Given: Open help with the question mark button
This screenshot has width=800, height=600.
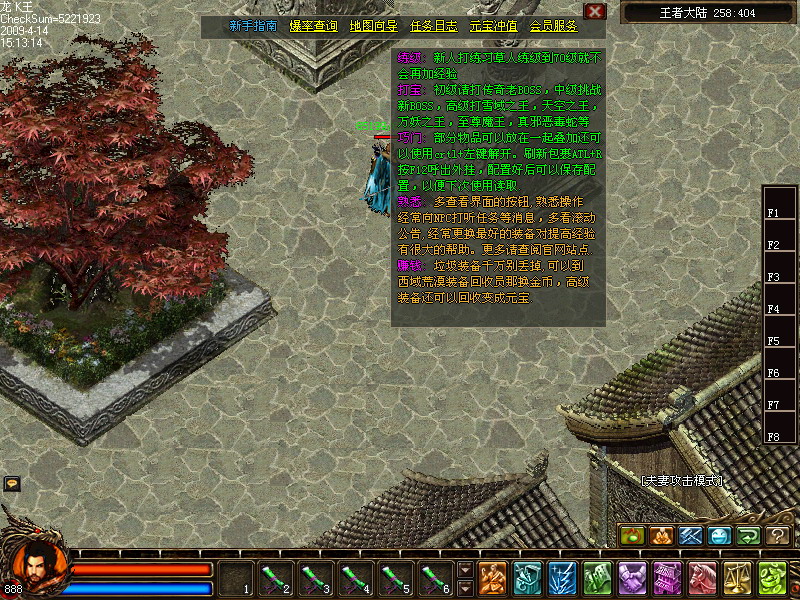Looking at the screenshot, I should coord(778,536).
